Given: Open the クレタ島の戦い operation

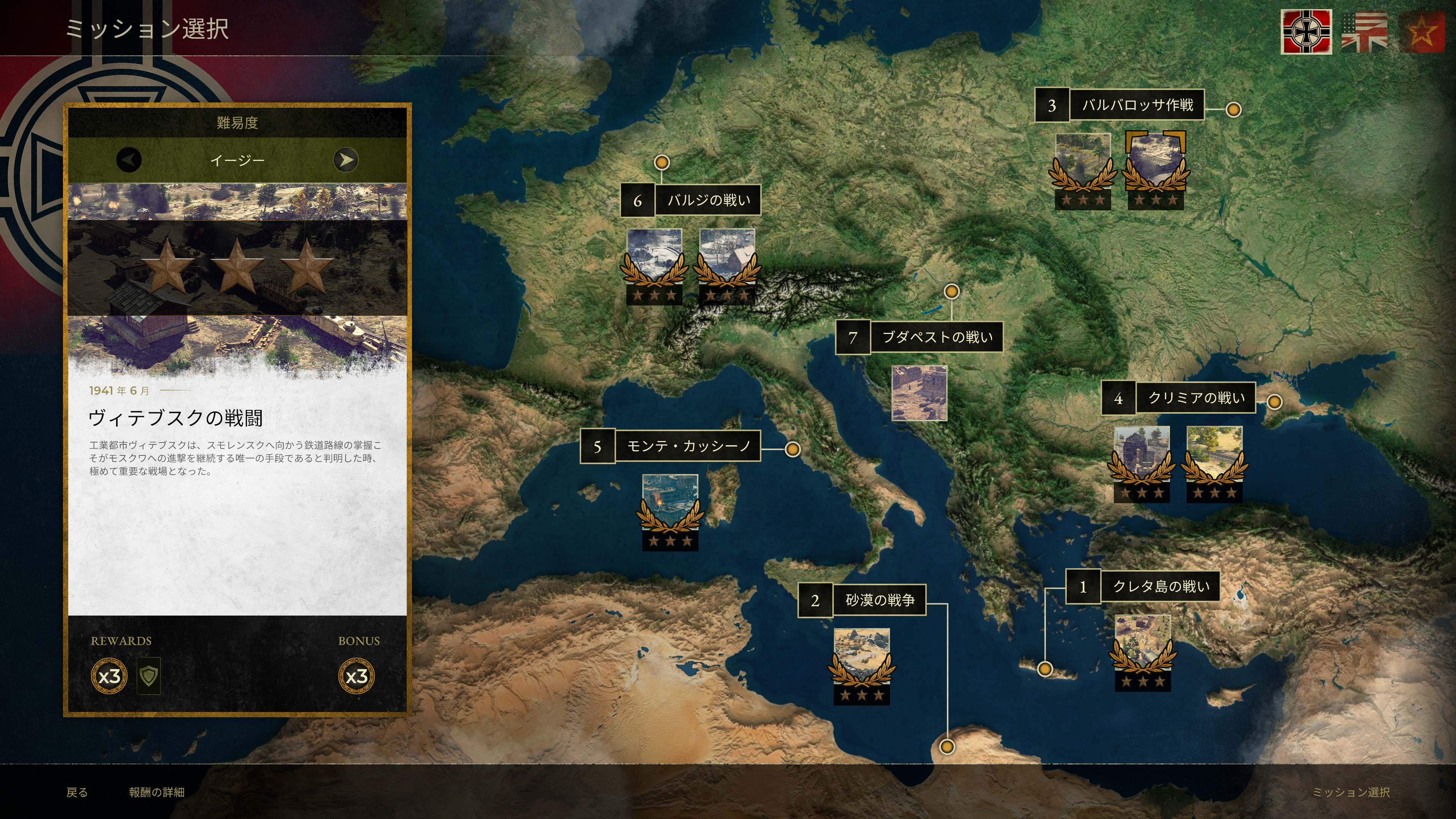Looking at the screenshot, I should point(1160,586).
